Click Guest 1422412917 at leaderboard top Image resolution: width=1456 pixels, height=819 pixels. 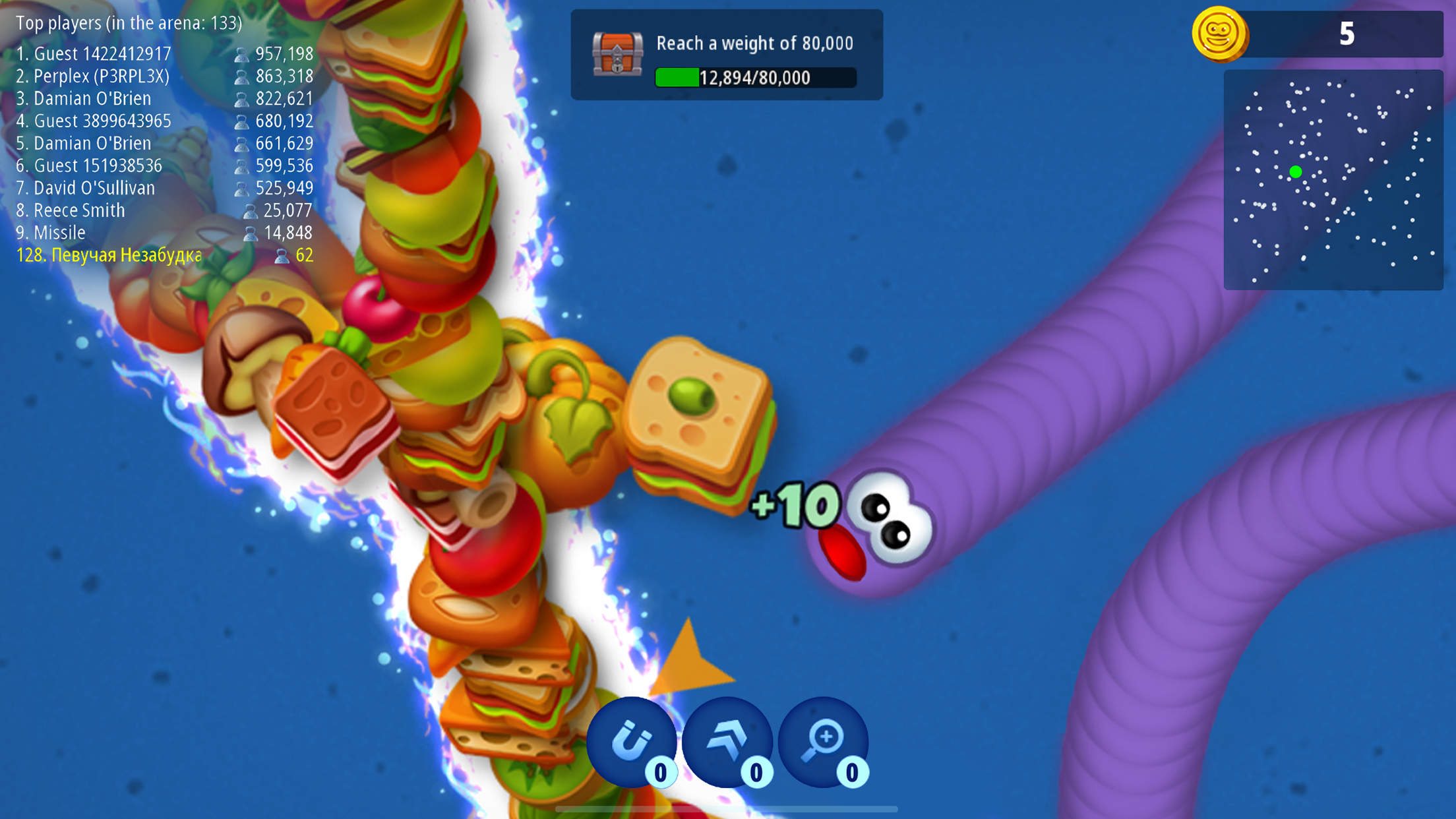(x=95, y=54)
